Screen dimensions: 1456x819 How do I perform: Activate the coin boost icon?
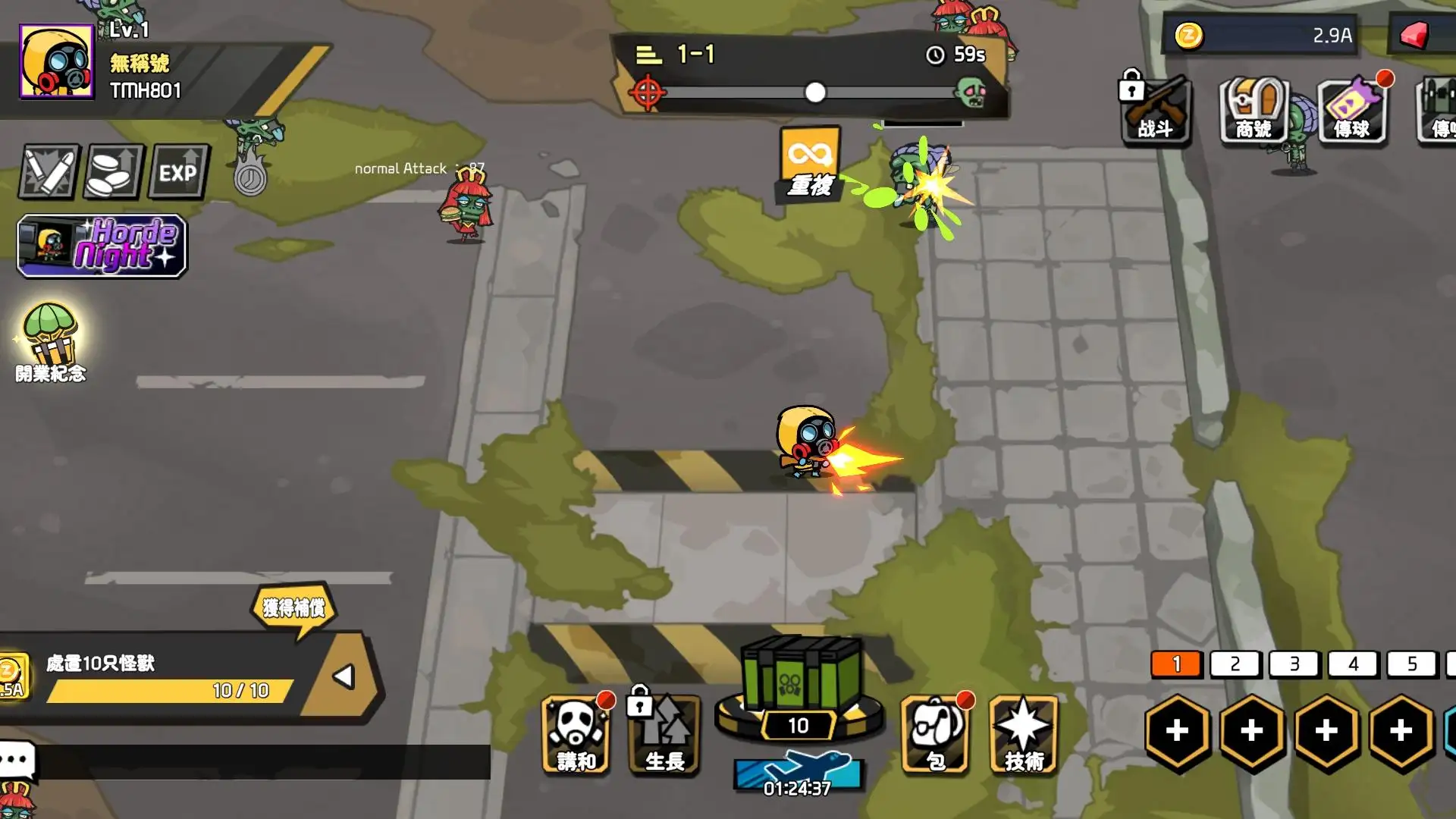pos(113,172)
